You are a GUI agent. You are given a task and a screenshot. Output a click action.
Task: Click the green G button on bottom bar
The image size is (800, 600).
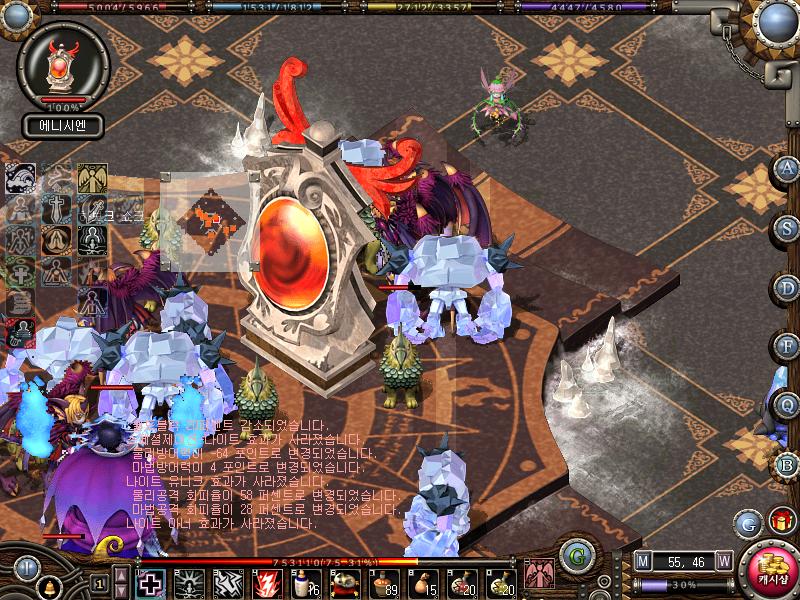coord(573,556)
